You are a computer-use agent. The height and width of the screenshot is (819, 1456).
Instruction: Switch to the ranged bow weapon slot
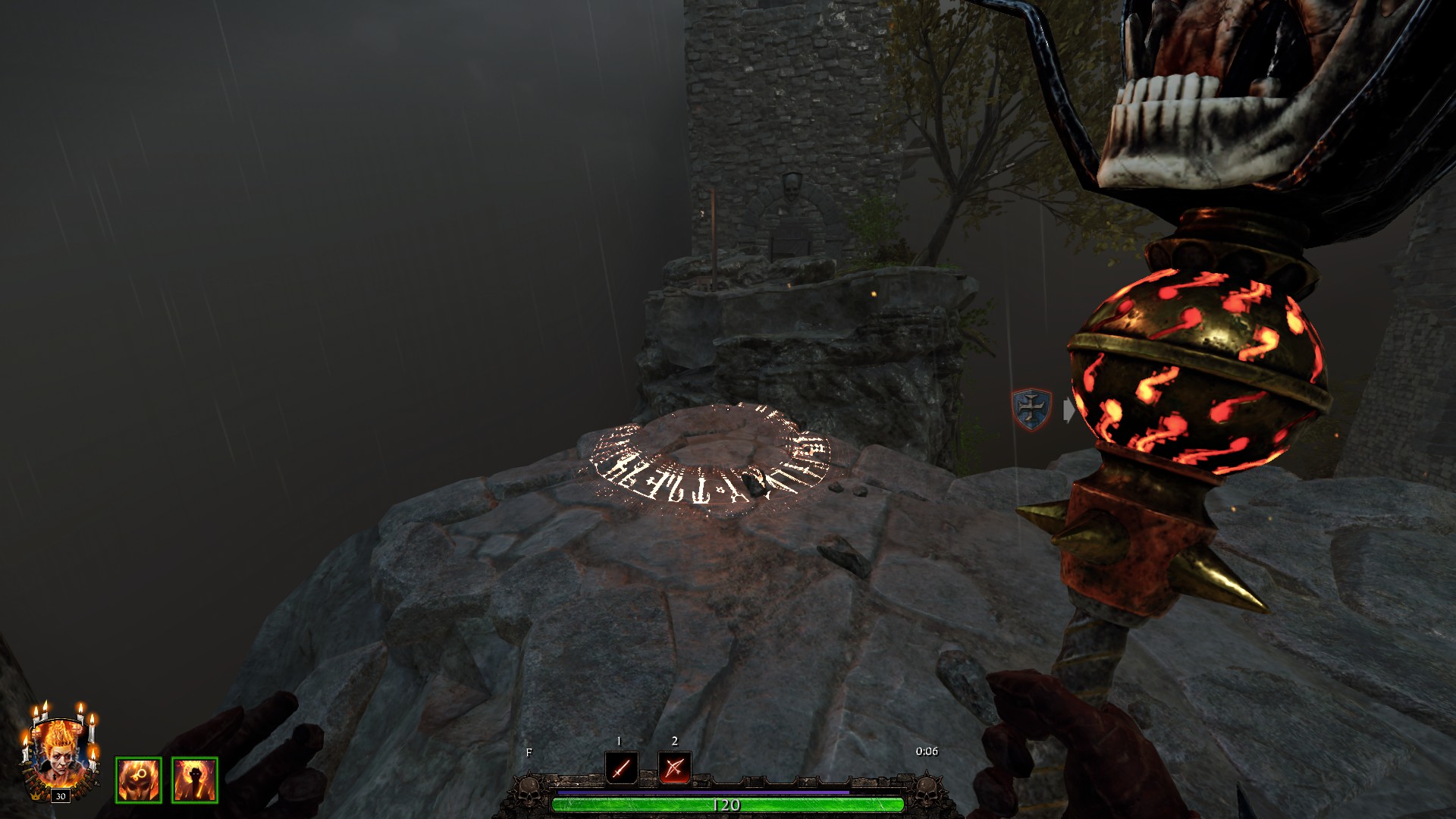click(x=674, y=768)
